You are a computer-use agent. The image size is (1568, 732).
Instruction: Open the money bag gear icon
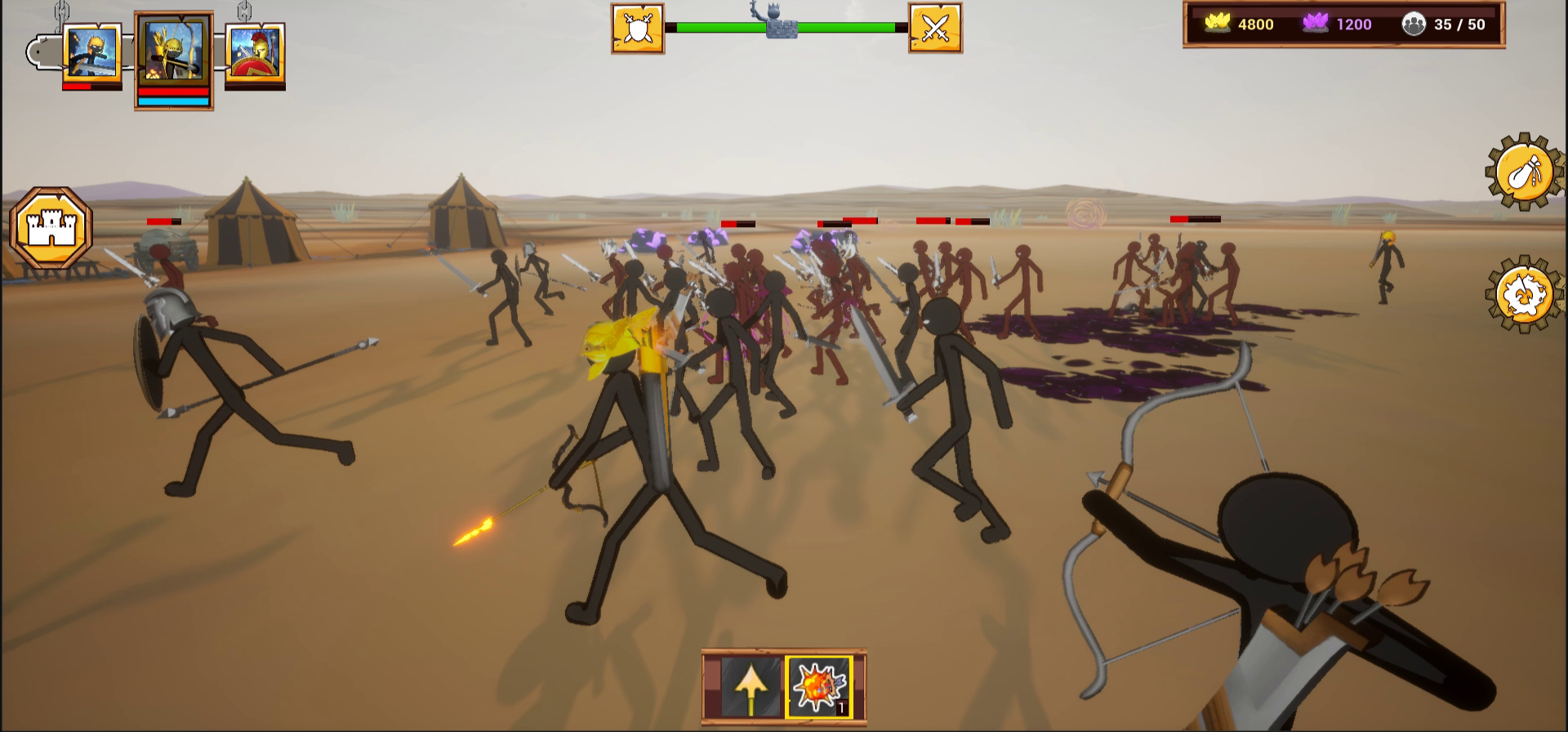click(x=1524, y=172)
